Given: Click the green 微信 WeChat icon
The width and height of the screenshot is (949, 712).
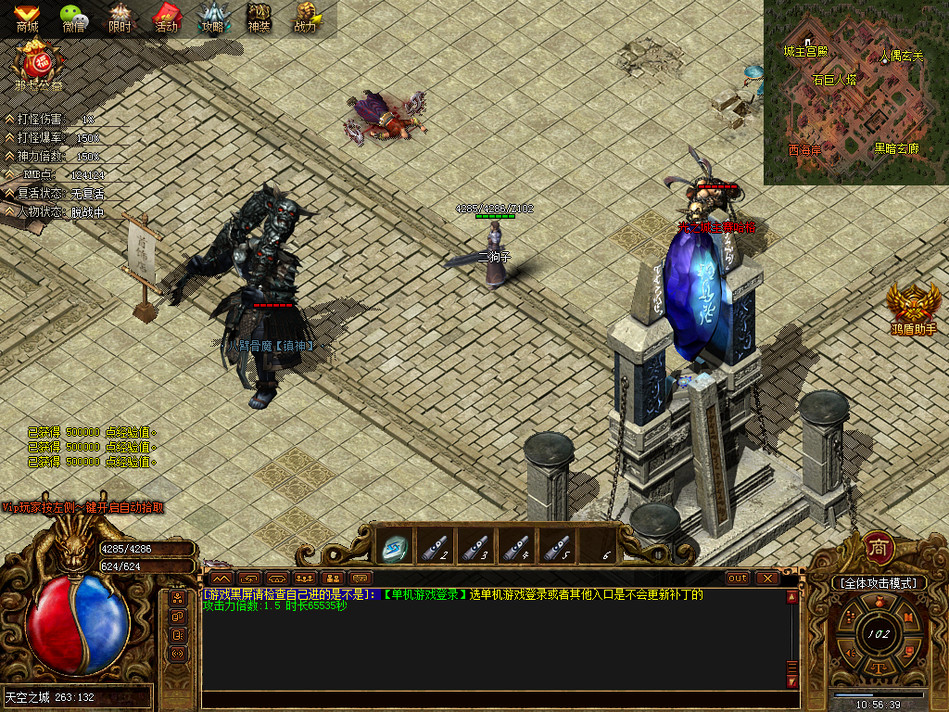Looking at the screenshot, I should click(73, 17).
